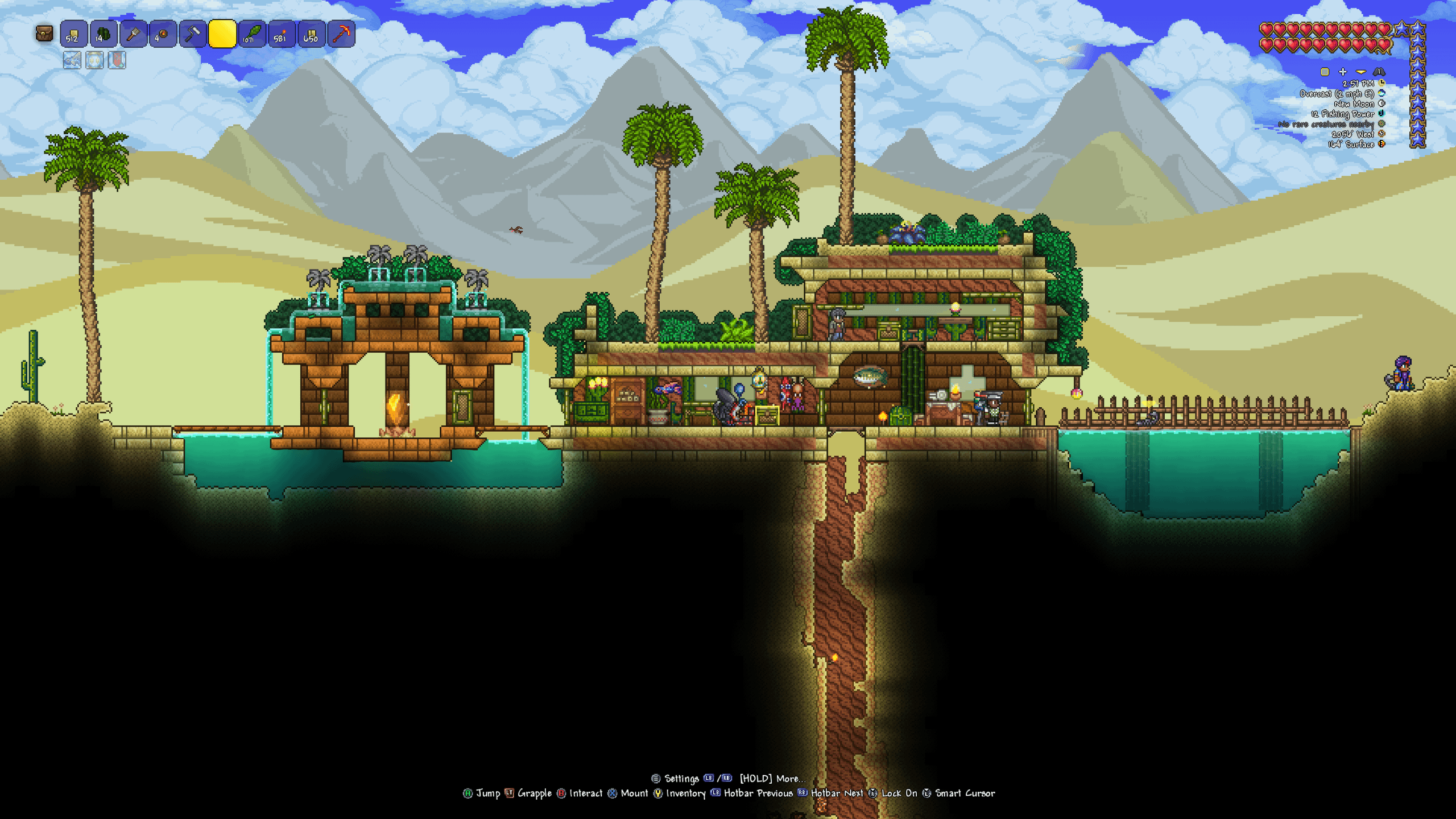This screenshot has height=819, width=1456.
Task: Select the cactus stack in the hotbar
Action: click(x=102, y=35)
